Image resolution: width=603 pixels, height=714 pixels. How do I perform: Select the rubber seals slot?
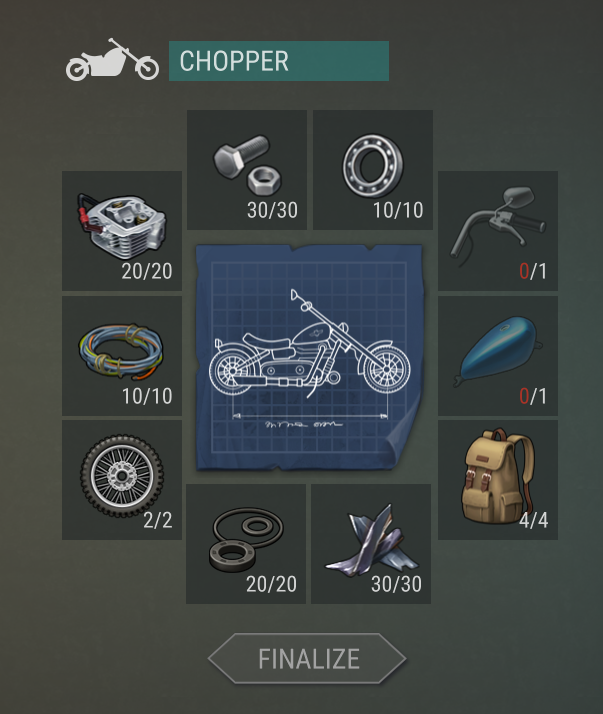pos(246,544)
